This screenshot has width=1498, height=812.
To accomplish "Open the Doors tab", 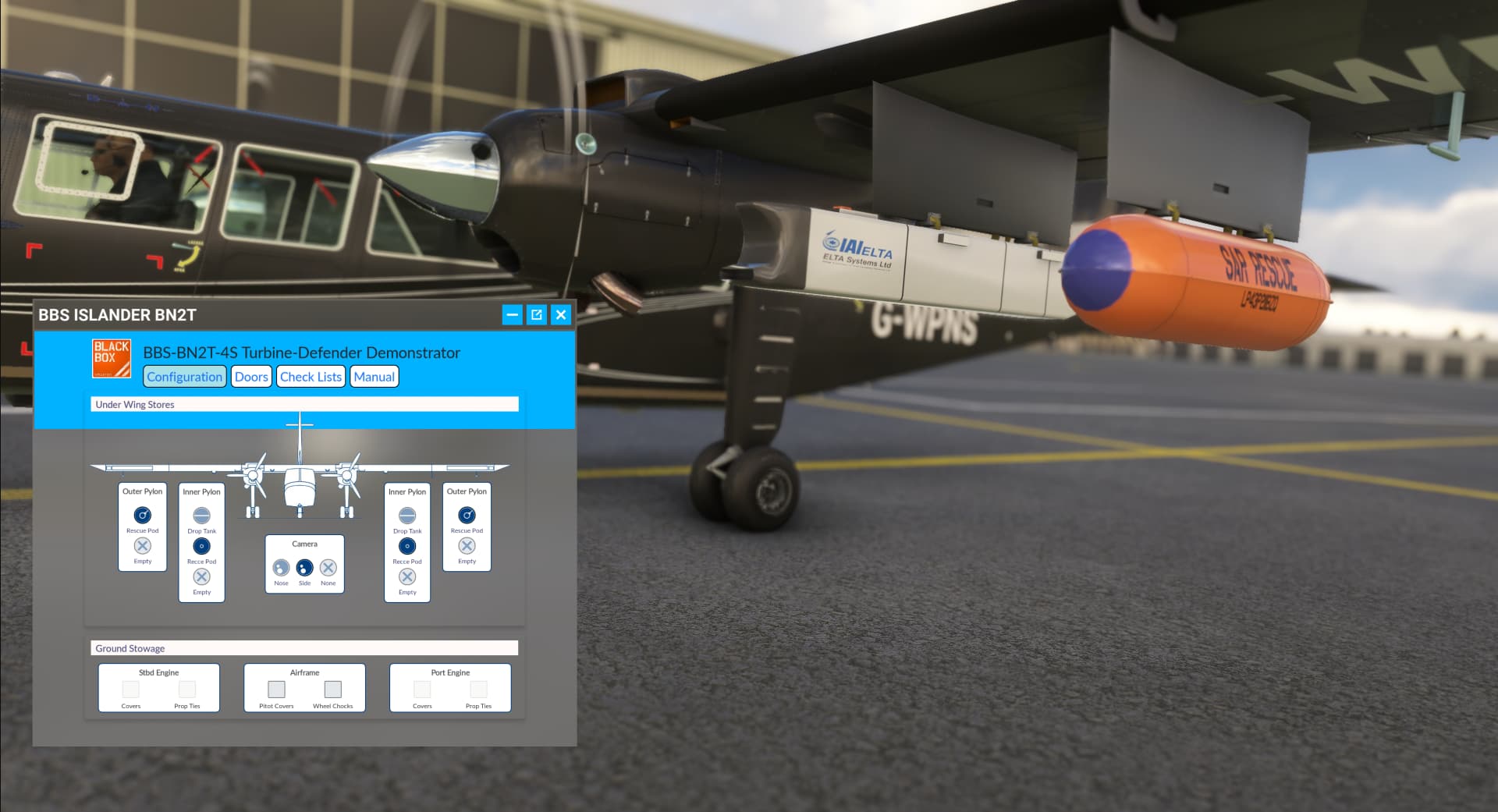I will click(250, 376).
